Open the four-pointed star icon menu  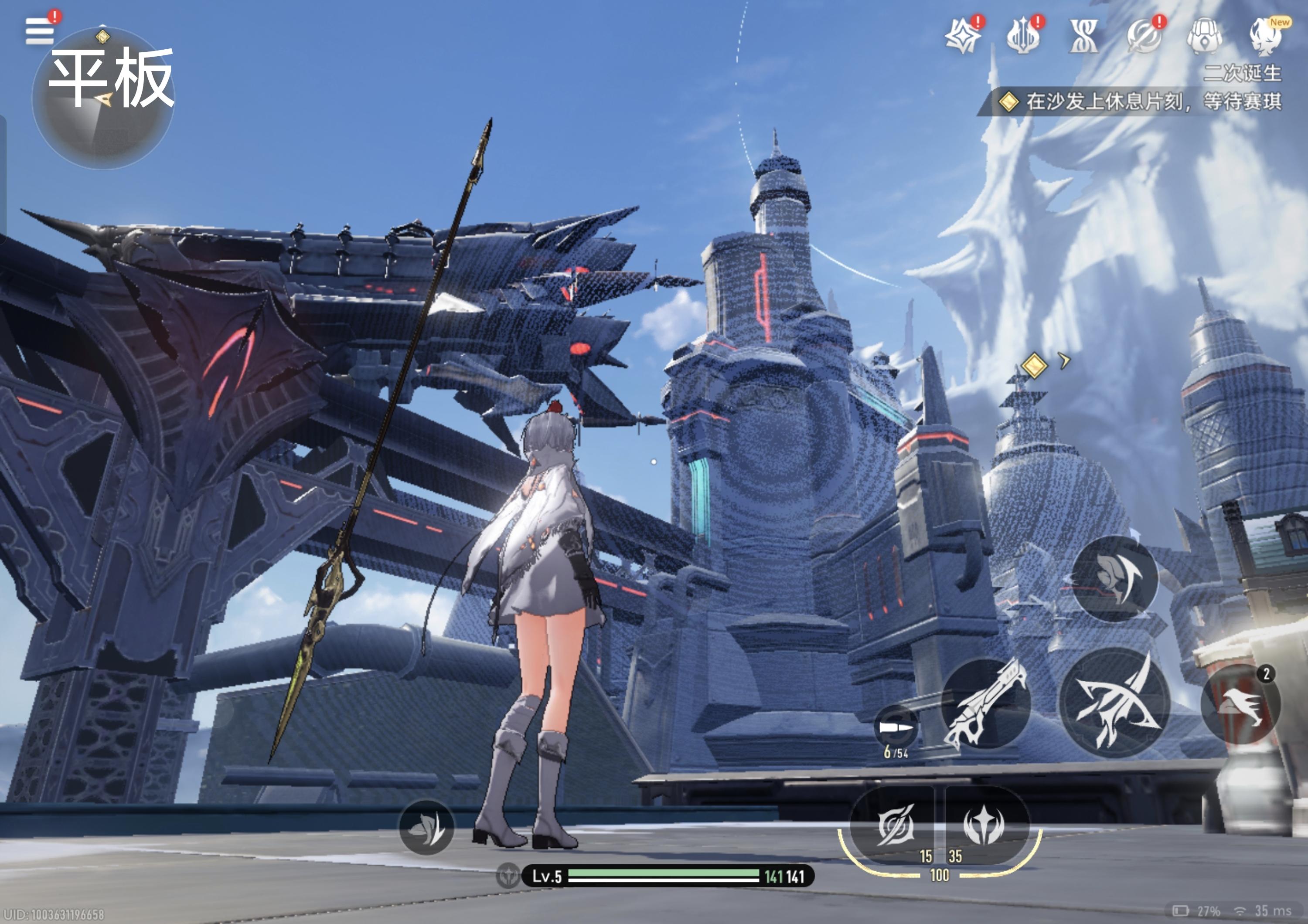click(962, 36)
